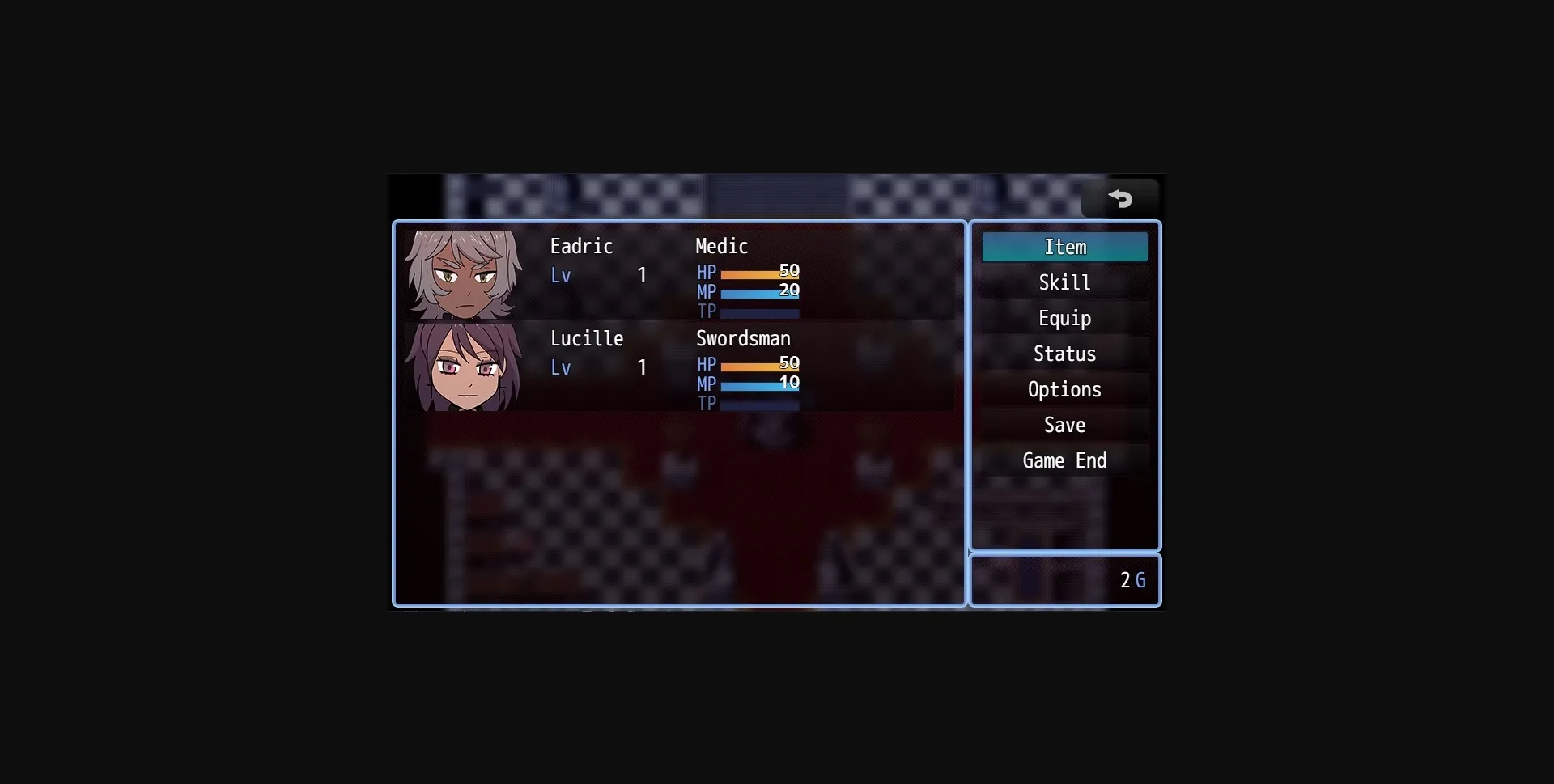Open the Status screen
1554x784 pixels.
(1064, 354)
